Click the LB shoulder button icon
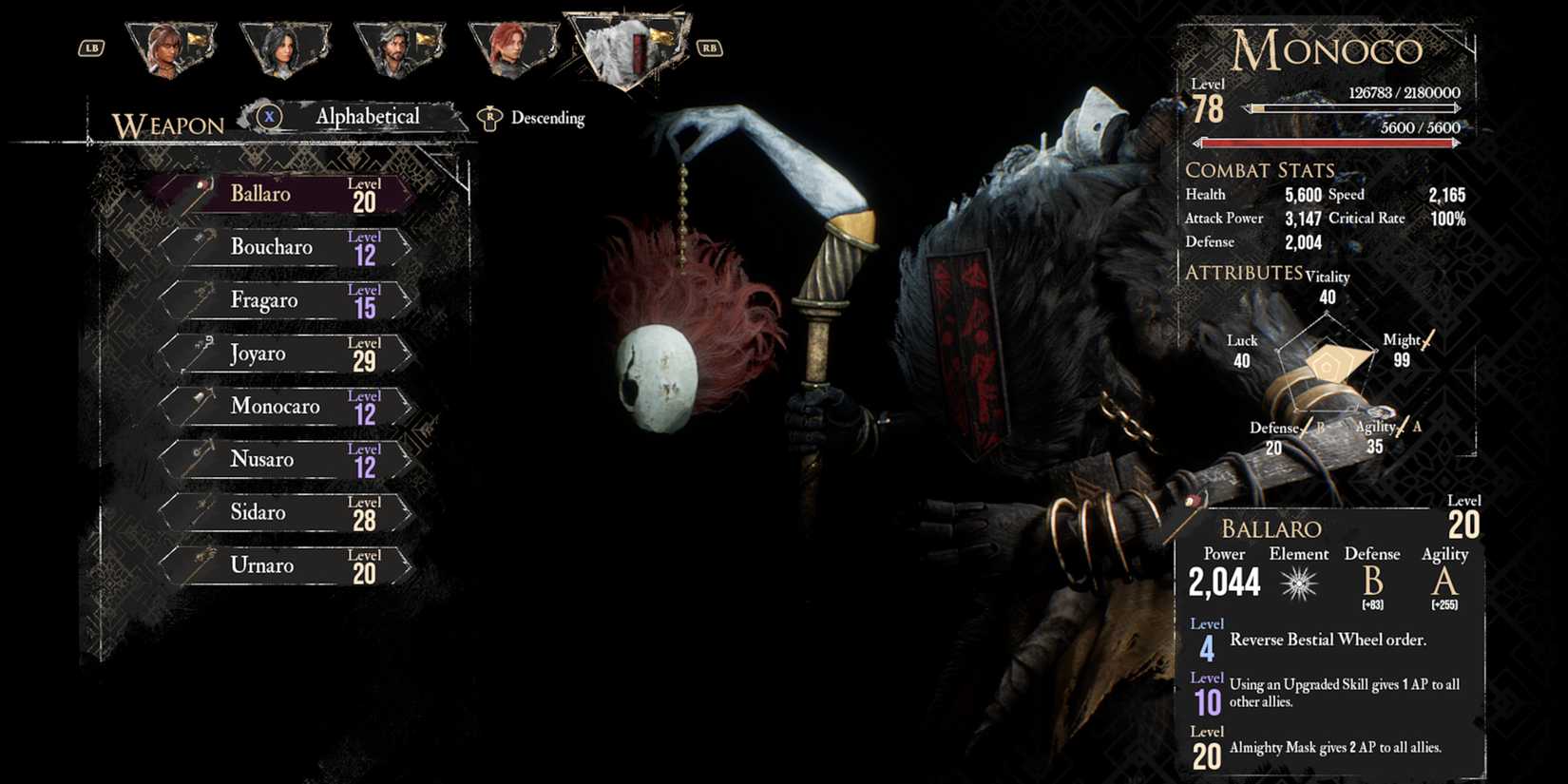 coord(91,47)
